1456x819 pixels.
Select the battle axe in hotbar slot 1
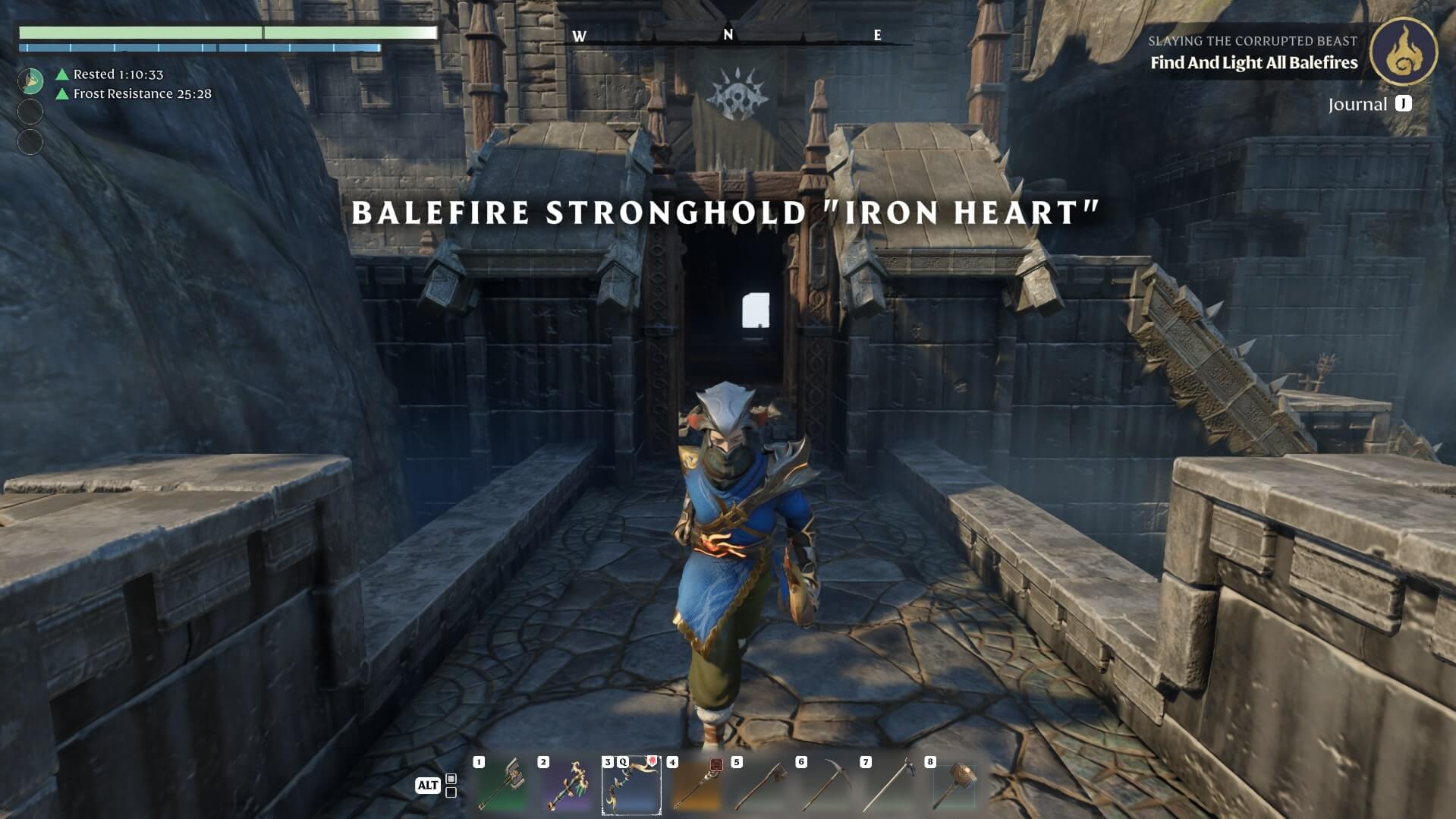[x=502, y=786]
